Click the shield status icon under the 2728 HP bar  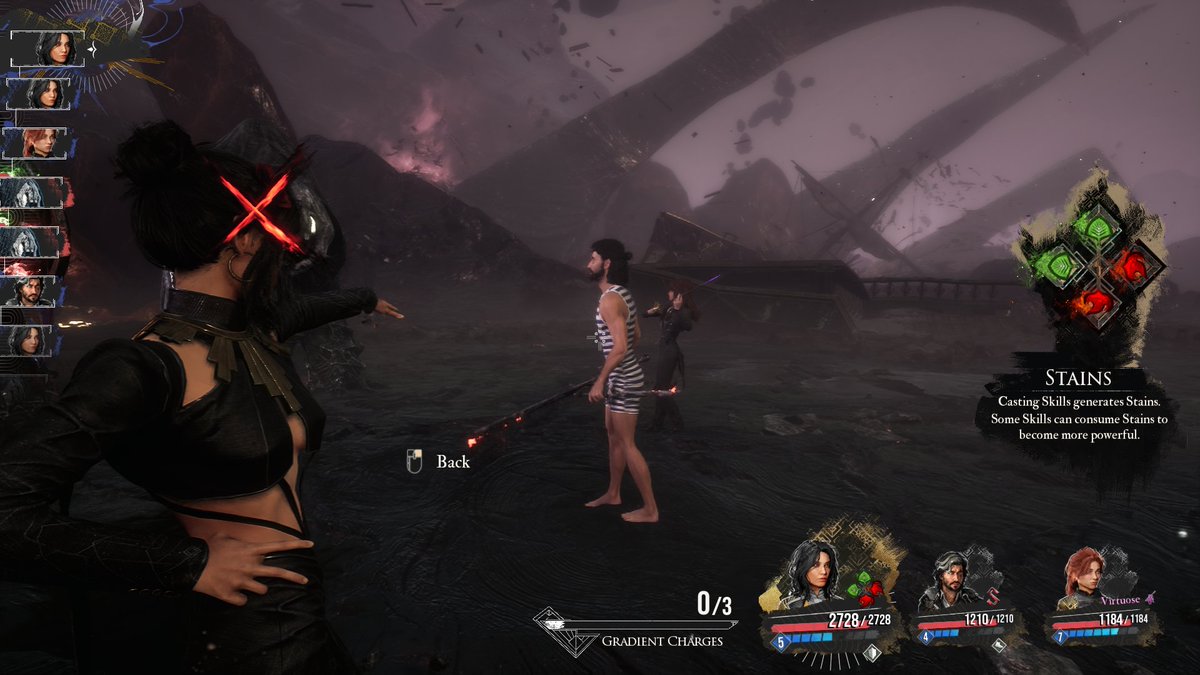870,652
